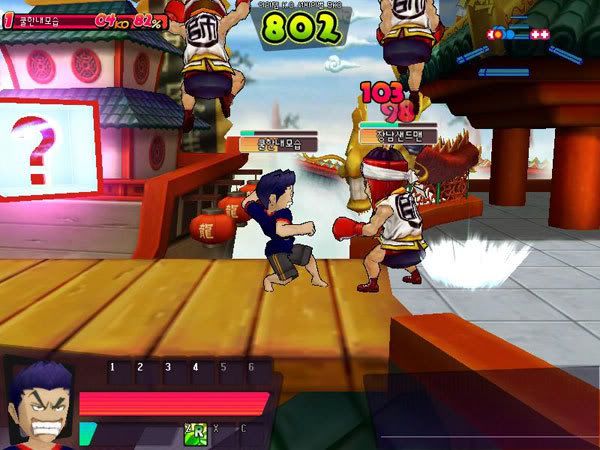Viewport: 600px width, 450px height.
Task: Select quick slot number 3
Action: 167,368
